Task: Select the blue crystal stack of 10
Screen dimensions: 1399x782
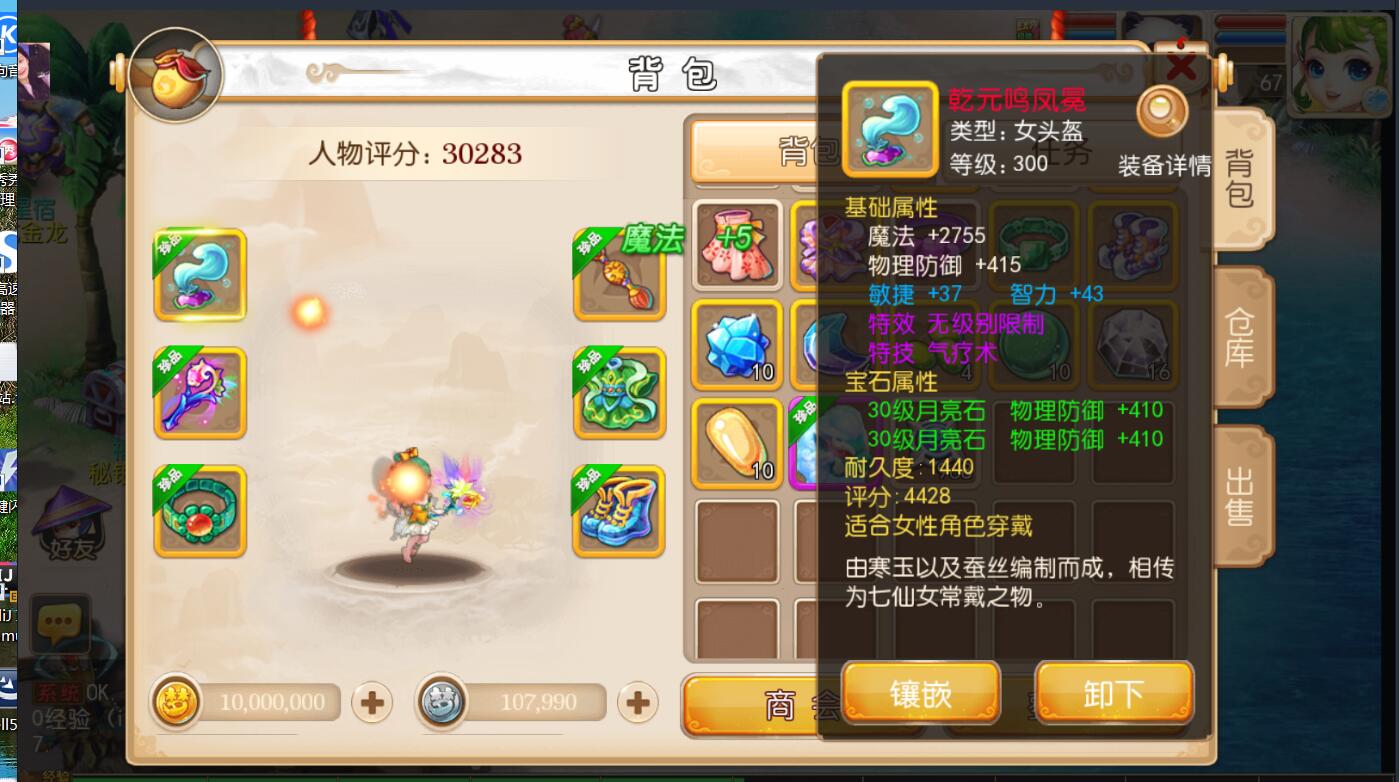Action: [x=736, y=343]
